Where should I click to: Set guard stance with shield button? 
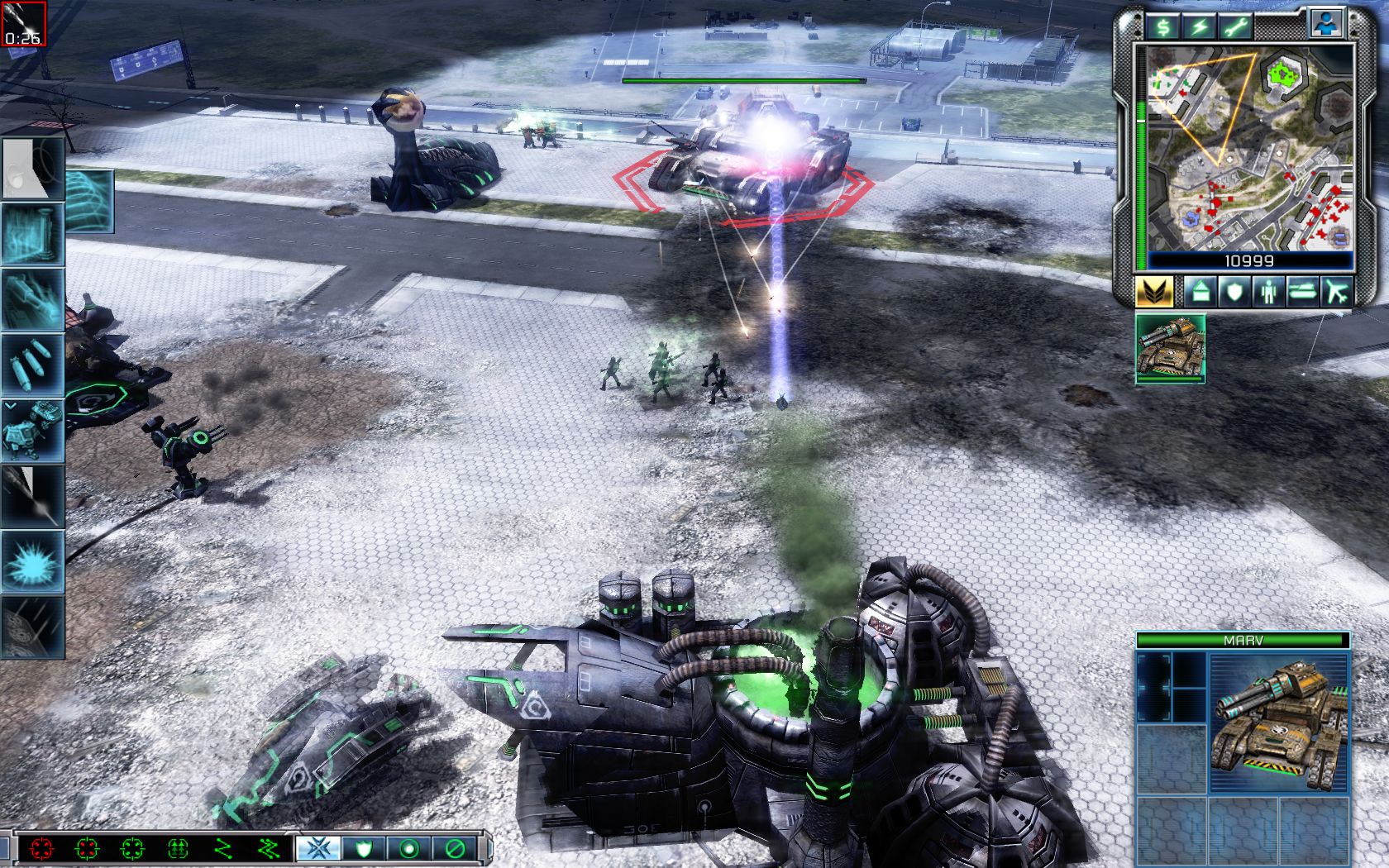(362, 847)
